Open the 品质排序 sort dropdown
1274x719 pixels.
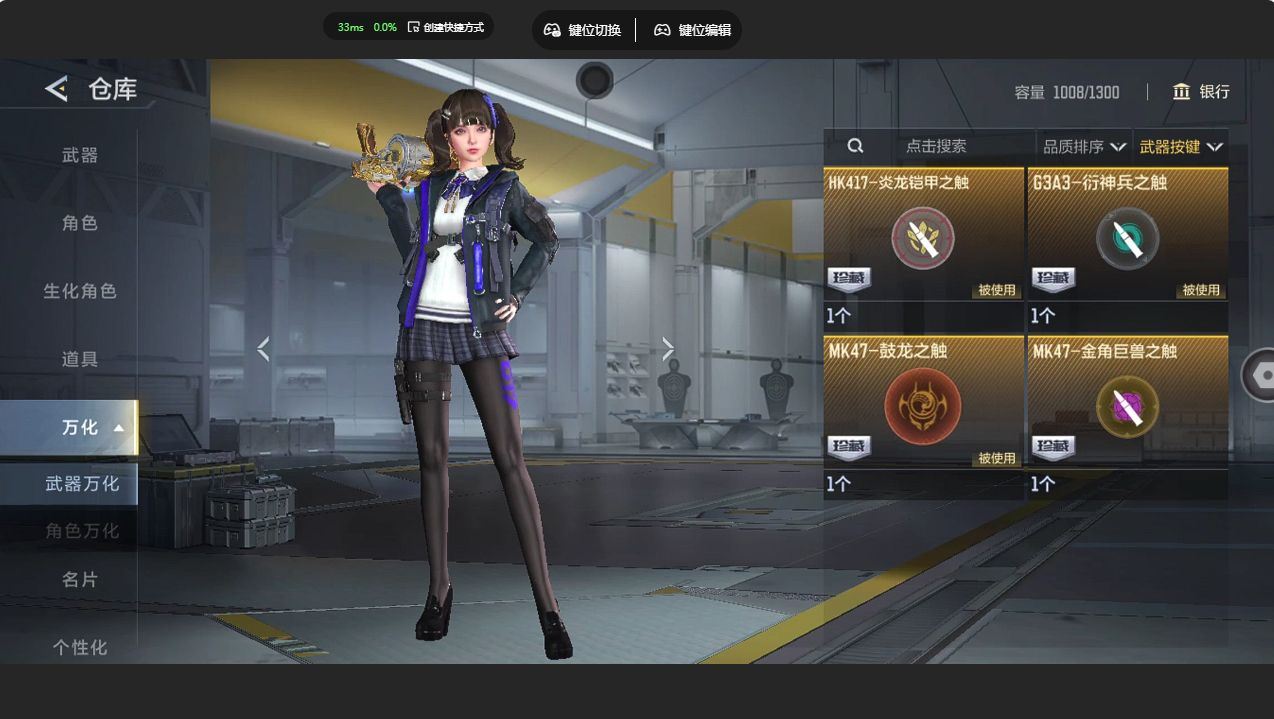(x=1084, y=147)
